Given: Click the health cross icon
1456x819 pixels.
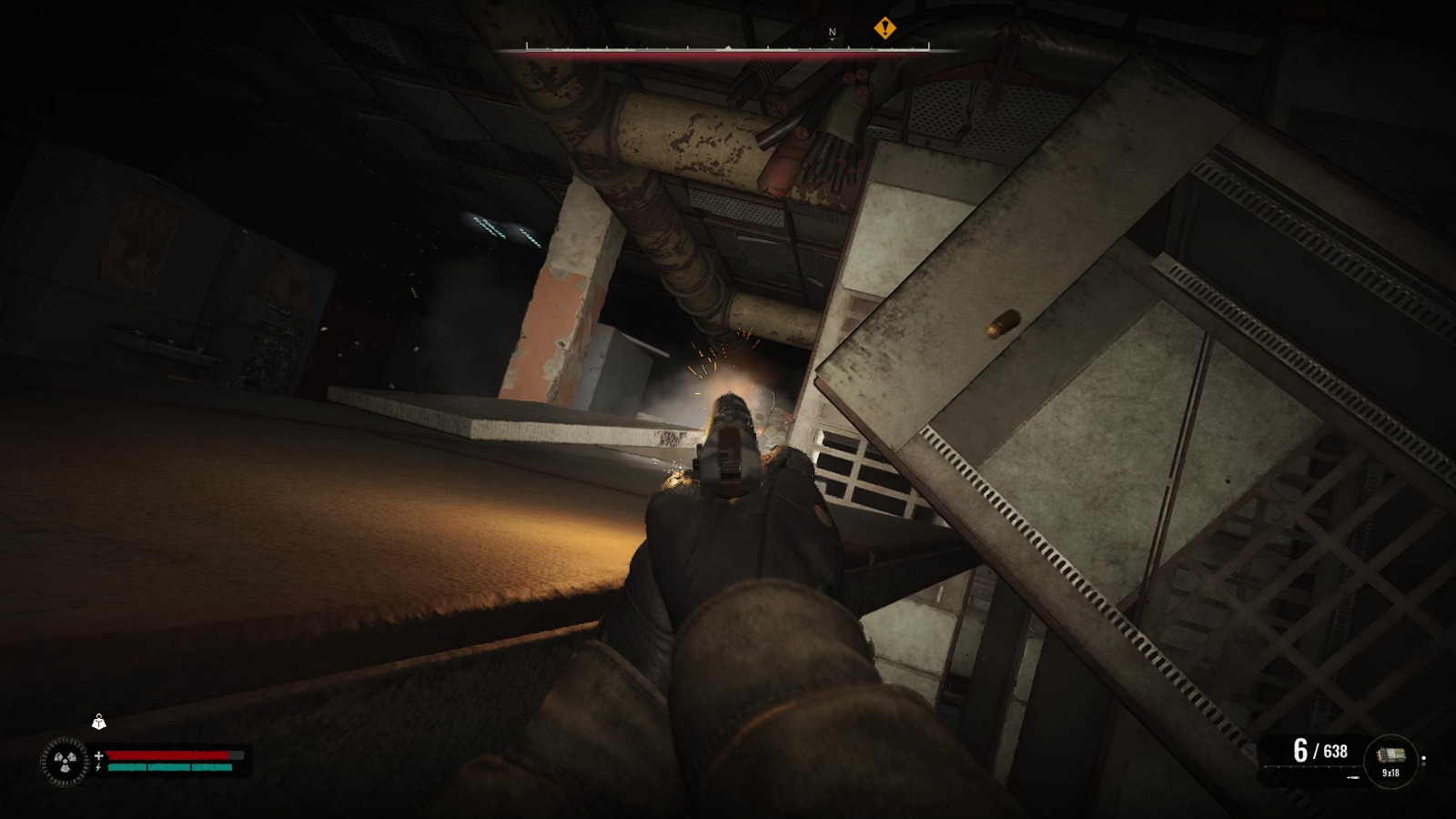Looking at the screenshot, I should tap(99, 755).
